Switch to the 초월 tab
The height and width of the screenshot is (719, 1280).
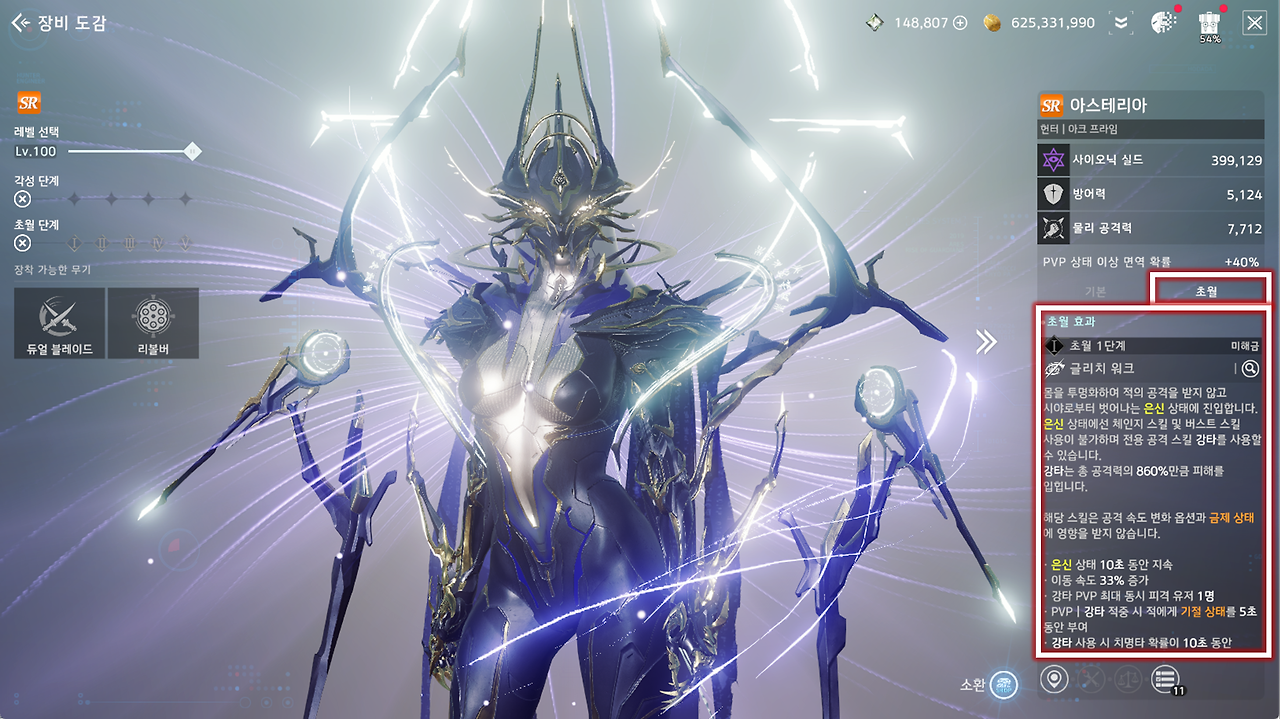1208,291
